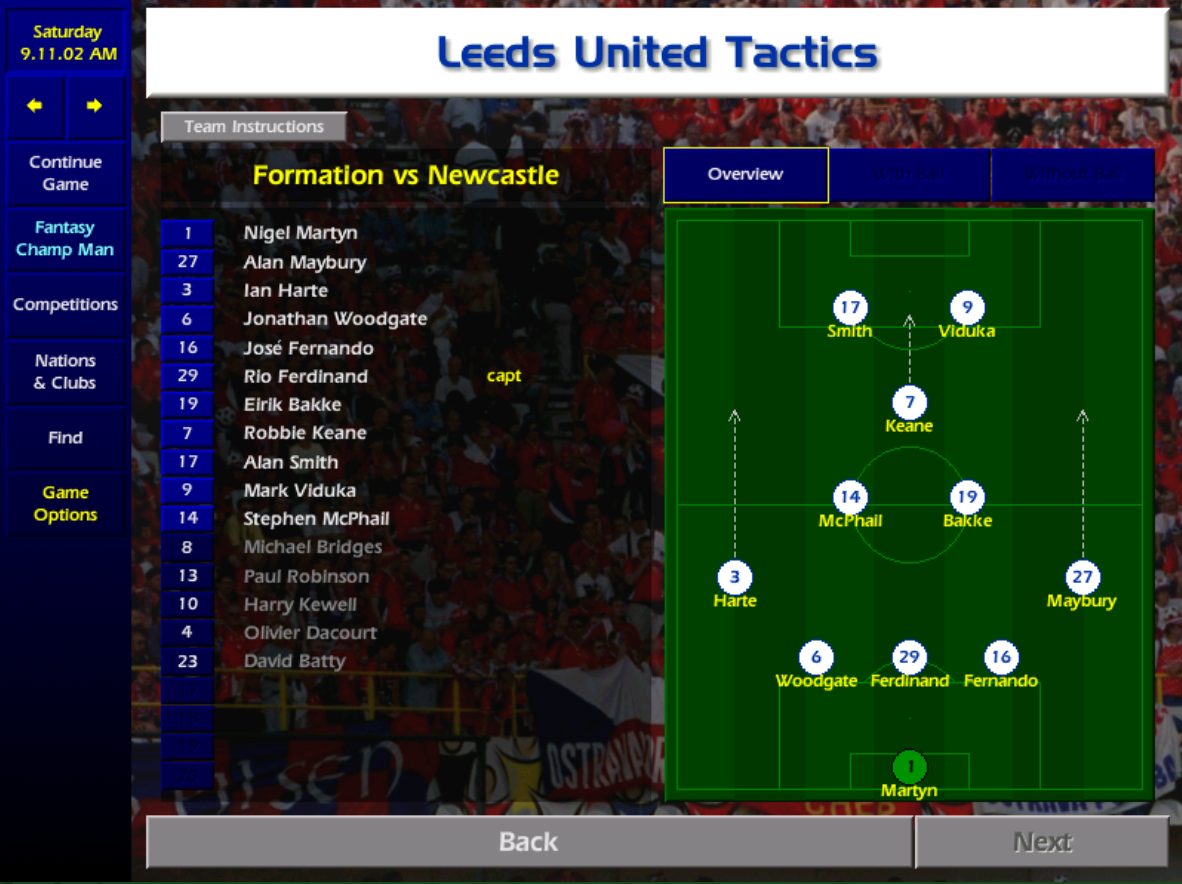Select goalkeeper Martyn's green pitch marker
The height and width of the screenshot is (884, 1182).
[x=909, y=768]
